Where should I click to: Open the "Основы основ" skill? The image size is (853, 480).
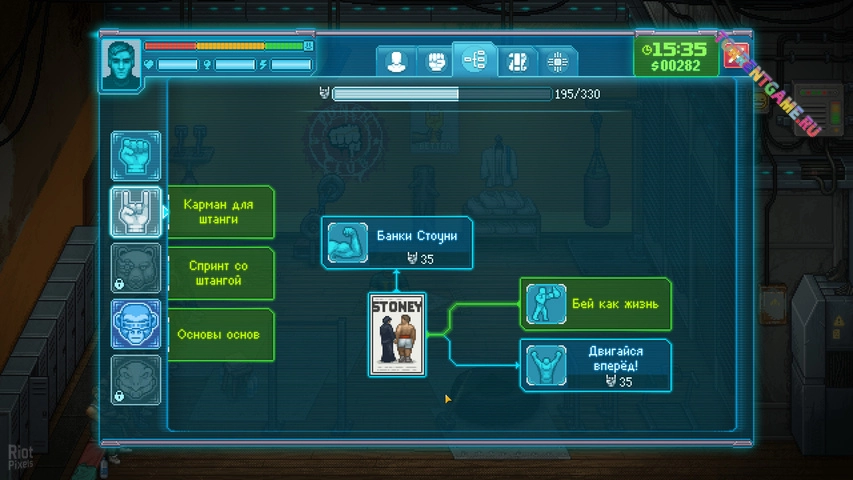(x=218, y=335)
